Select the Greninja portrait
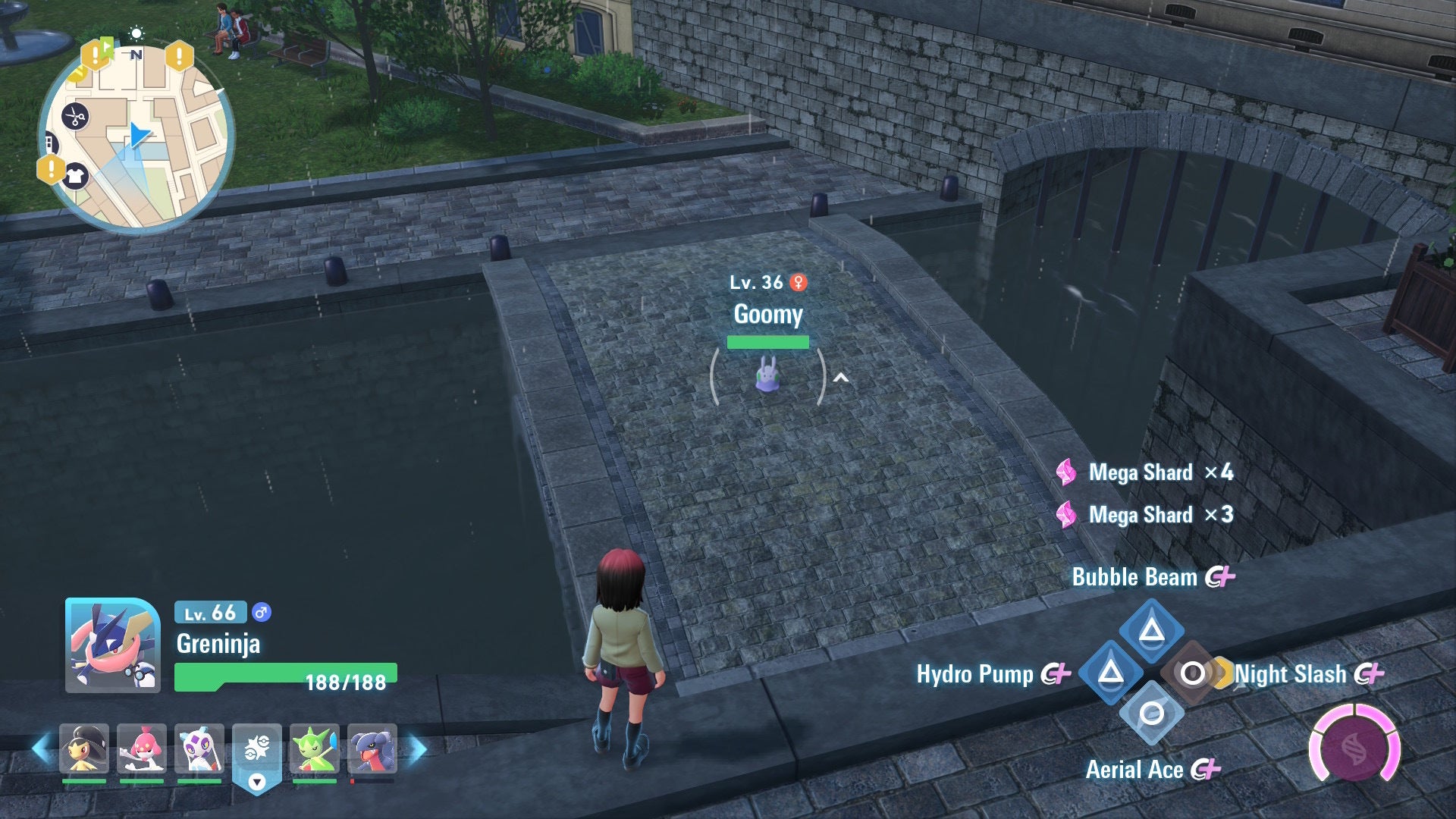The width and height of the screenshot is (1456, 819). coord(113,645)
